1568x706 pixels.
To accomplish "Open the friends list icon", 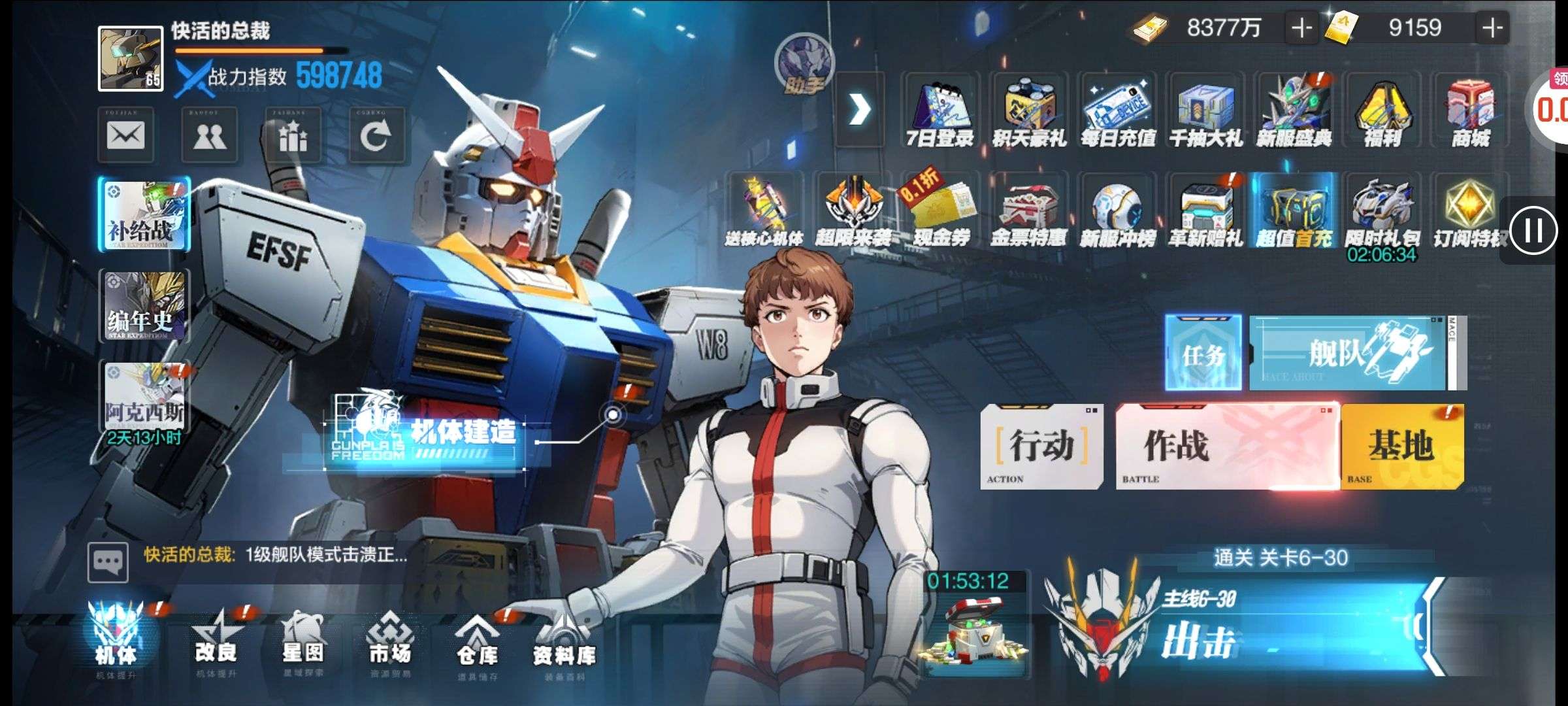I will pos(209,136).
